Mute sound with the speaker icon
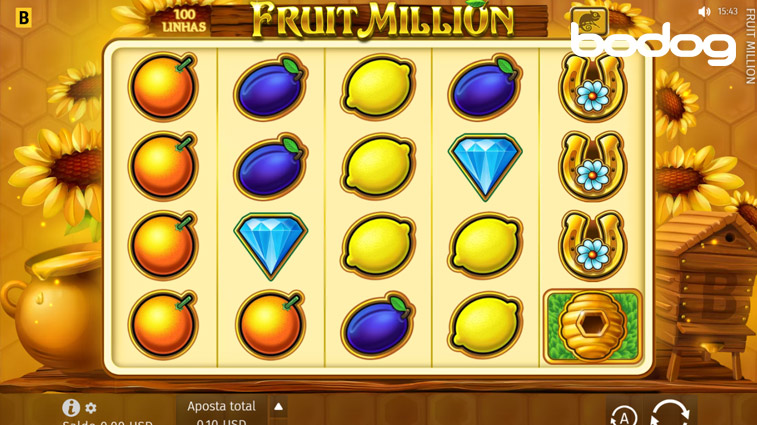 704,12
